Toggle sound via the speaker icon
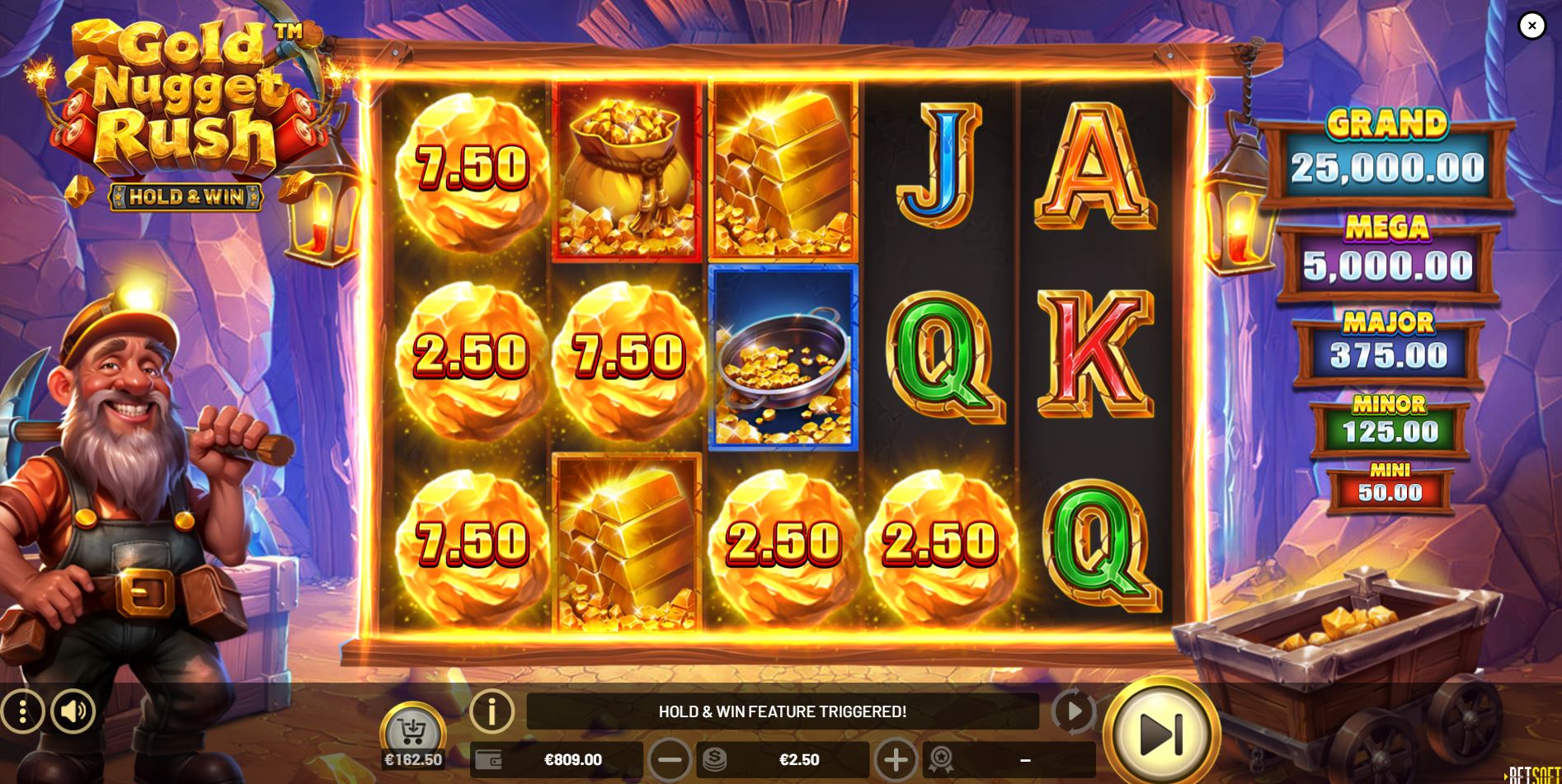This screenshot has height=784, width=1562. tap(73, 712)
